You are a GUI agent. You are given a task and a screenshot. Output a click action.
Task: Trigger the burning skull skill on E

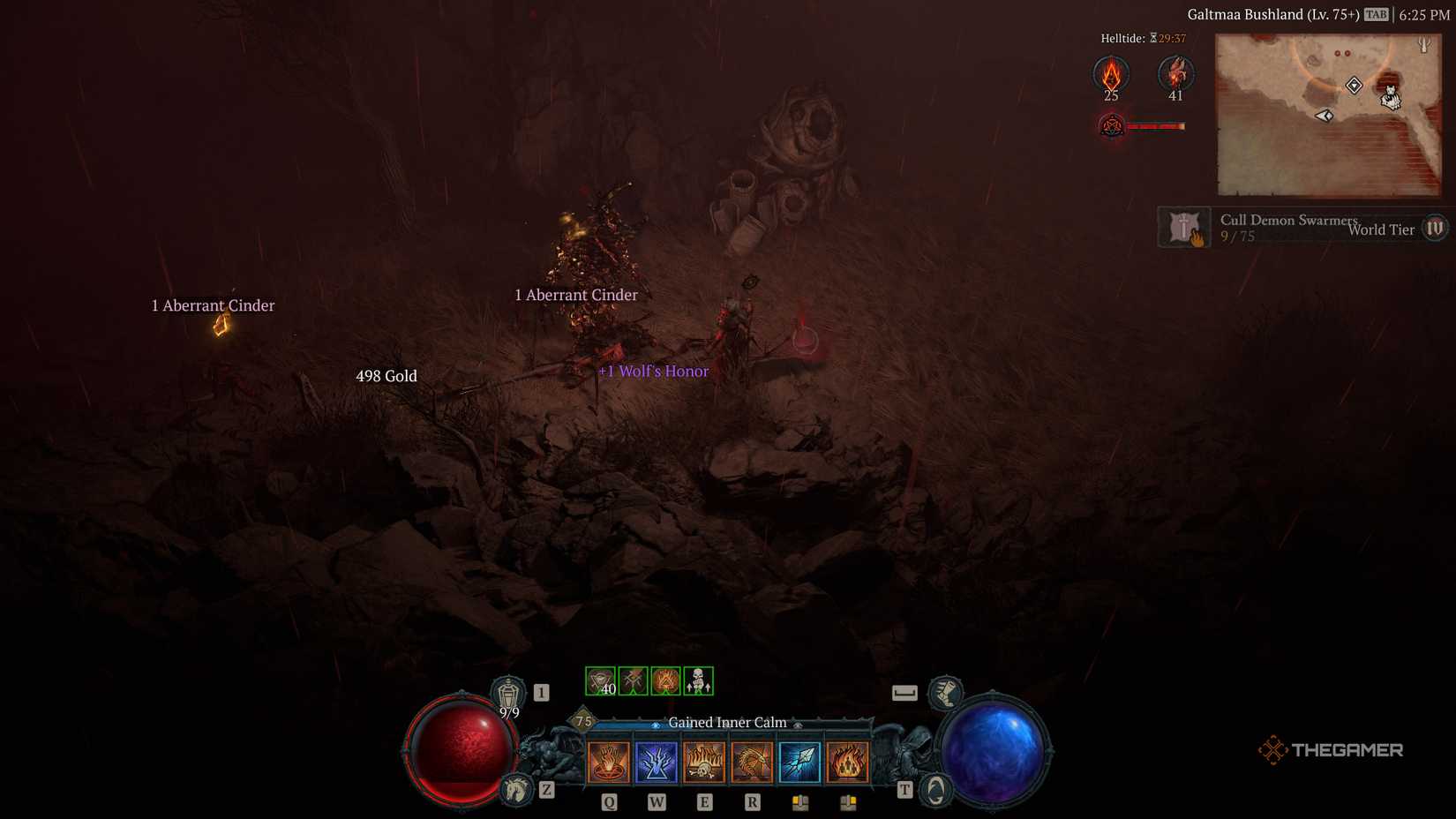click(705, 761)
